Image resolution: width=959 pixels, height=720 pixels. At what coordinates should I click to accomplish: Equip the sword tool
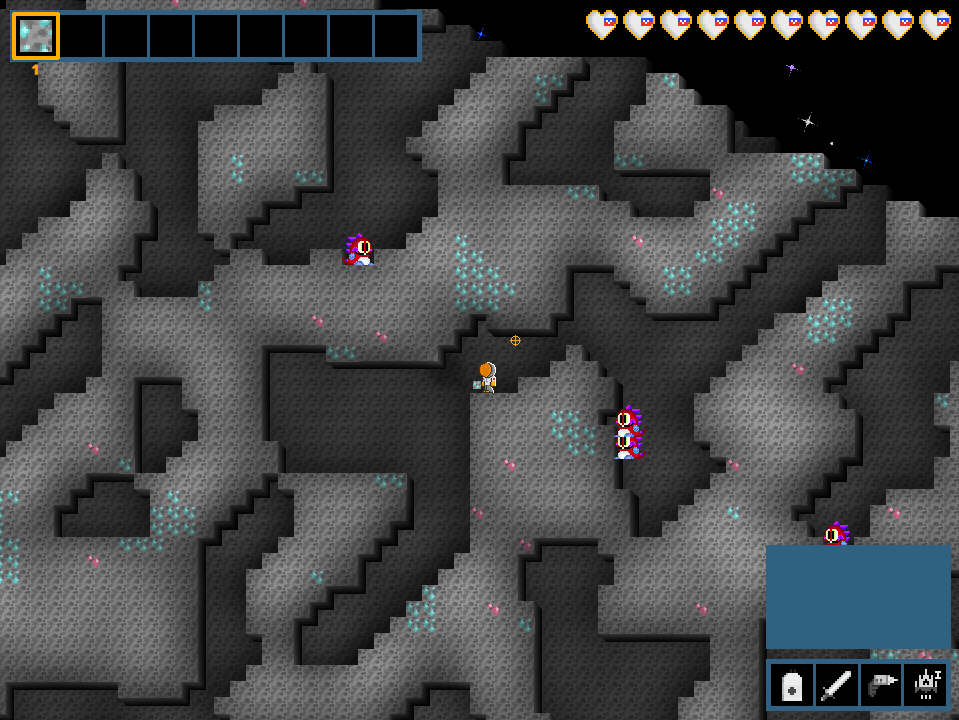pyautogui.click(x=836, y=686)
